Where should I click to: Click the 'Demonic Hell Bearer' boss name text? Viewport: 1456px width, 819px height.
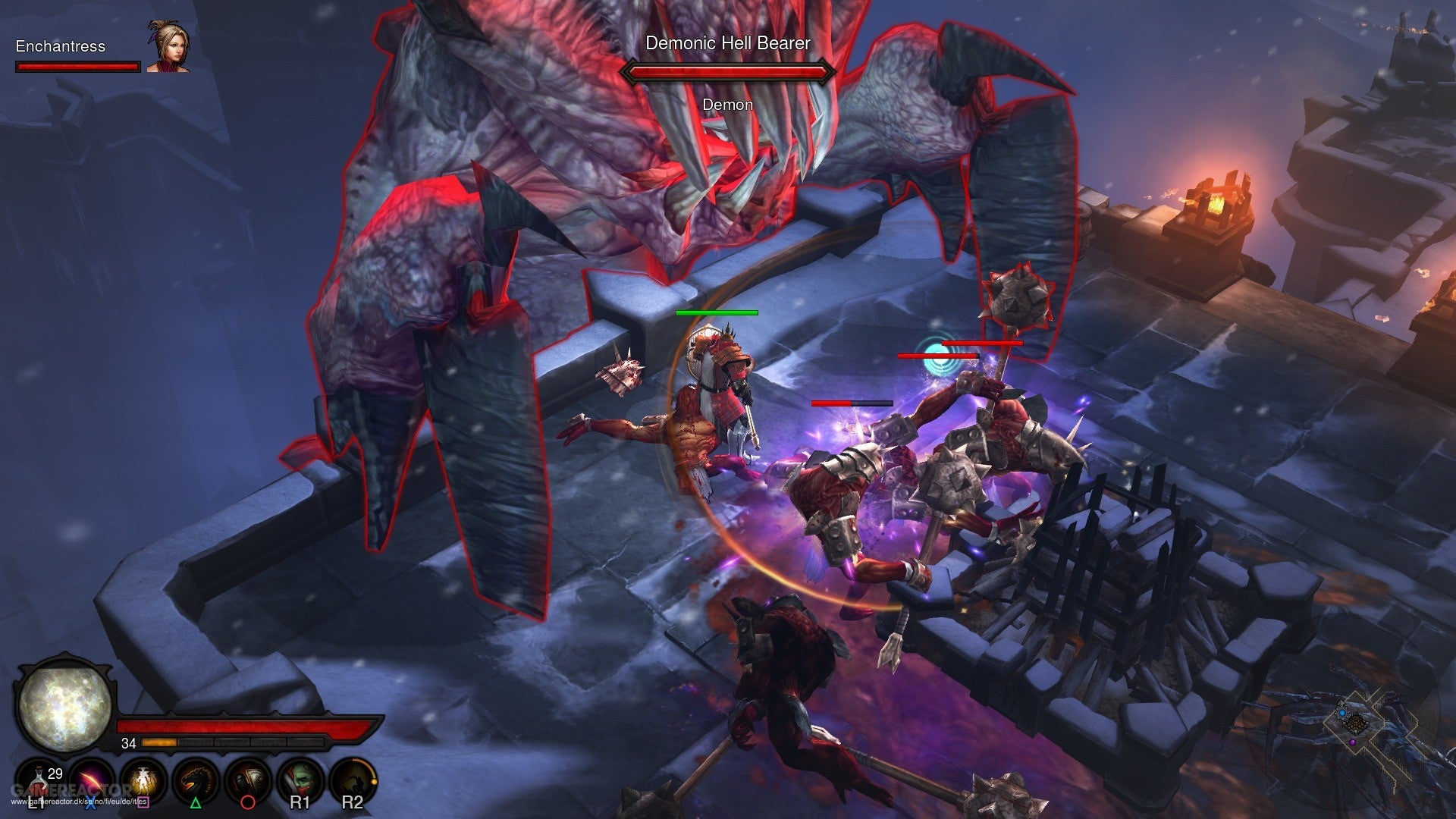click(726, 44)
